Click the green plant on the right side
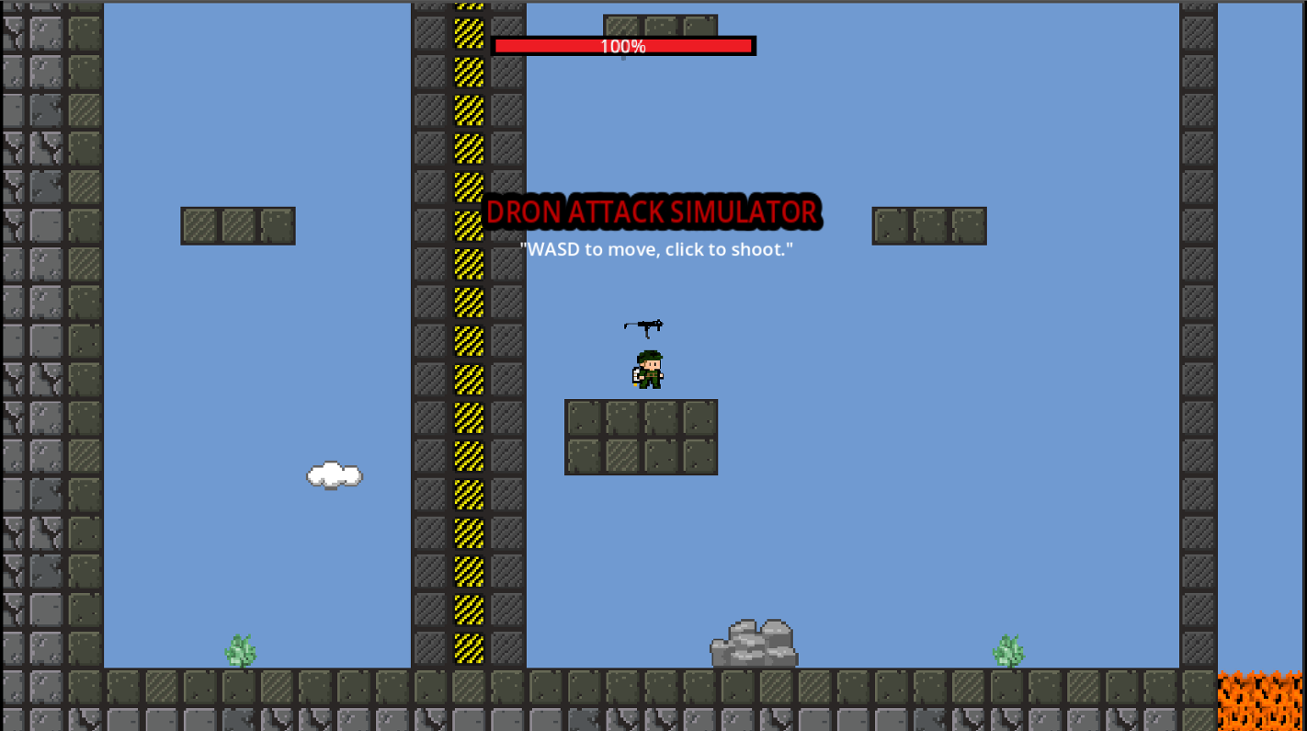 (x=1007, y=648)
